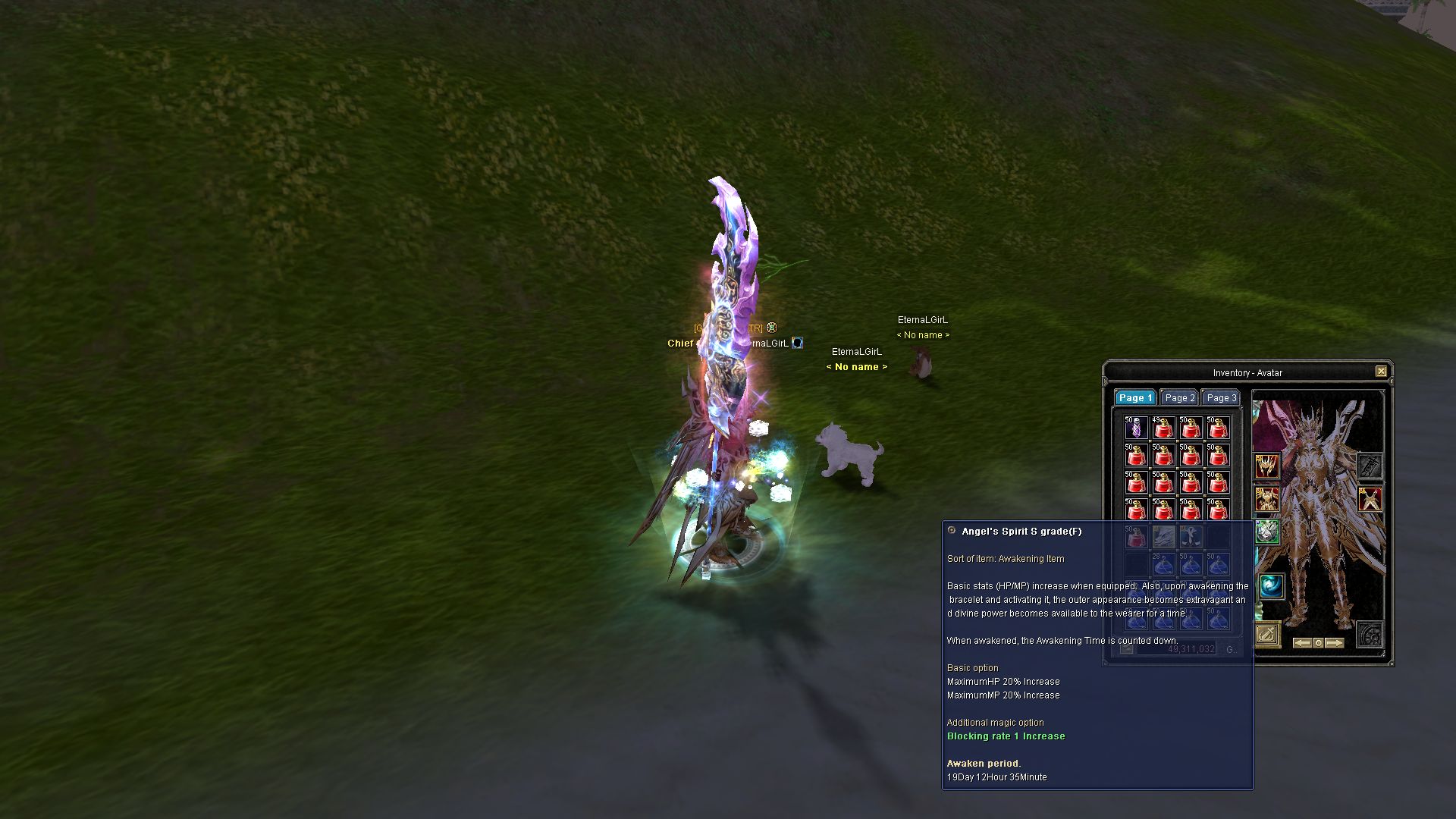Image resolution: width=1456 pixels, height=819 pixels.
Task: Select the blue potion stack of 28
Action: point(1163,564)
